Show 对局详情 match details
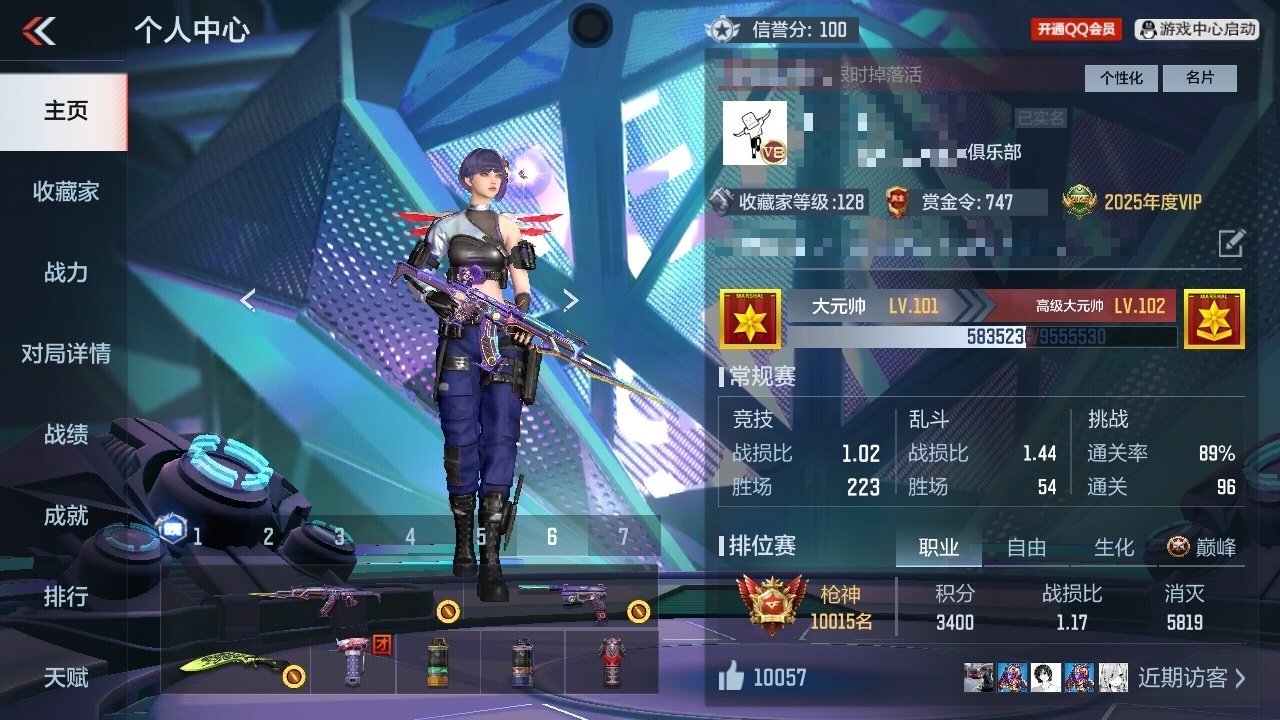1280x720 pixels. tap(65, 354)
